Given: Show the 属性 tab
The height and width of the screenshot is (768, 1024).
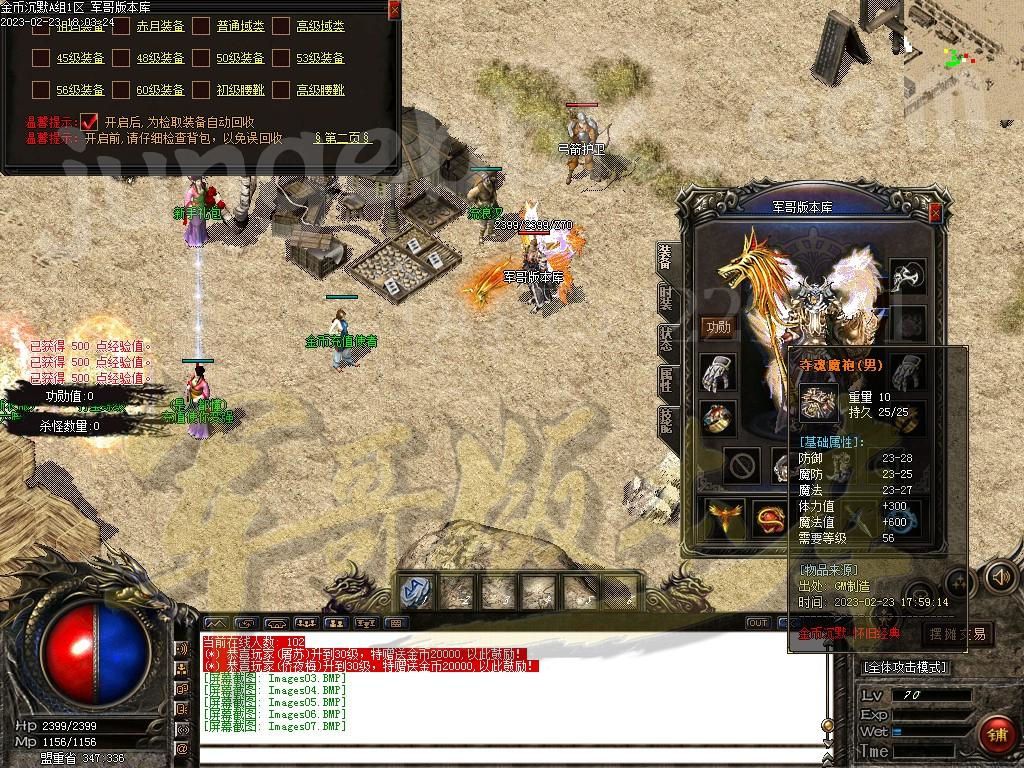Looking at the screenshot, I should pos(666,380).
